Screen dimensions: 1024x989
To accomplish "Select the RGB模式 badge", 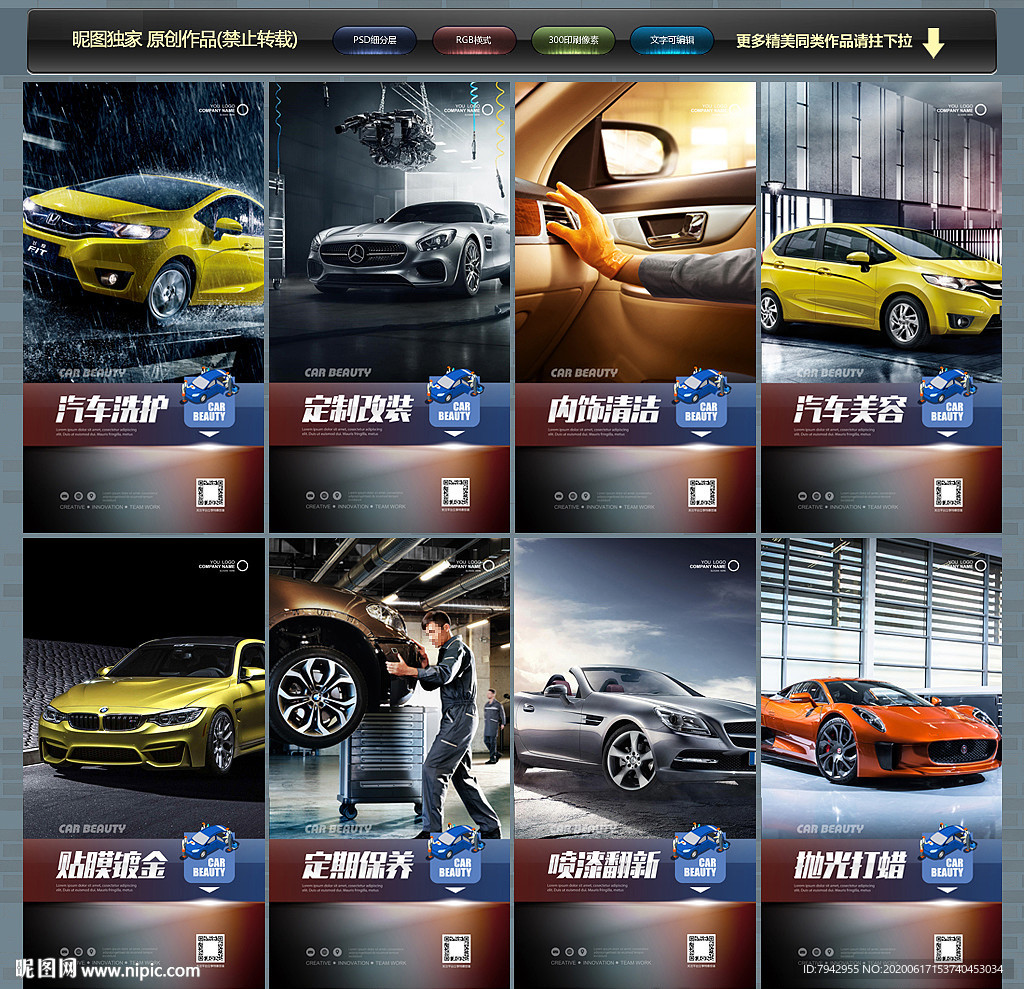I will (x=474, y=41).
